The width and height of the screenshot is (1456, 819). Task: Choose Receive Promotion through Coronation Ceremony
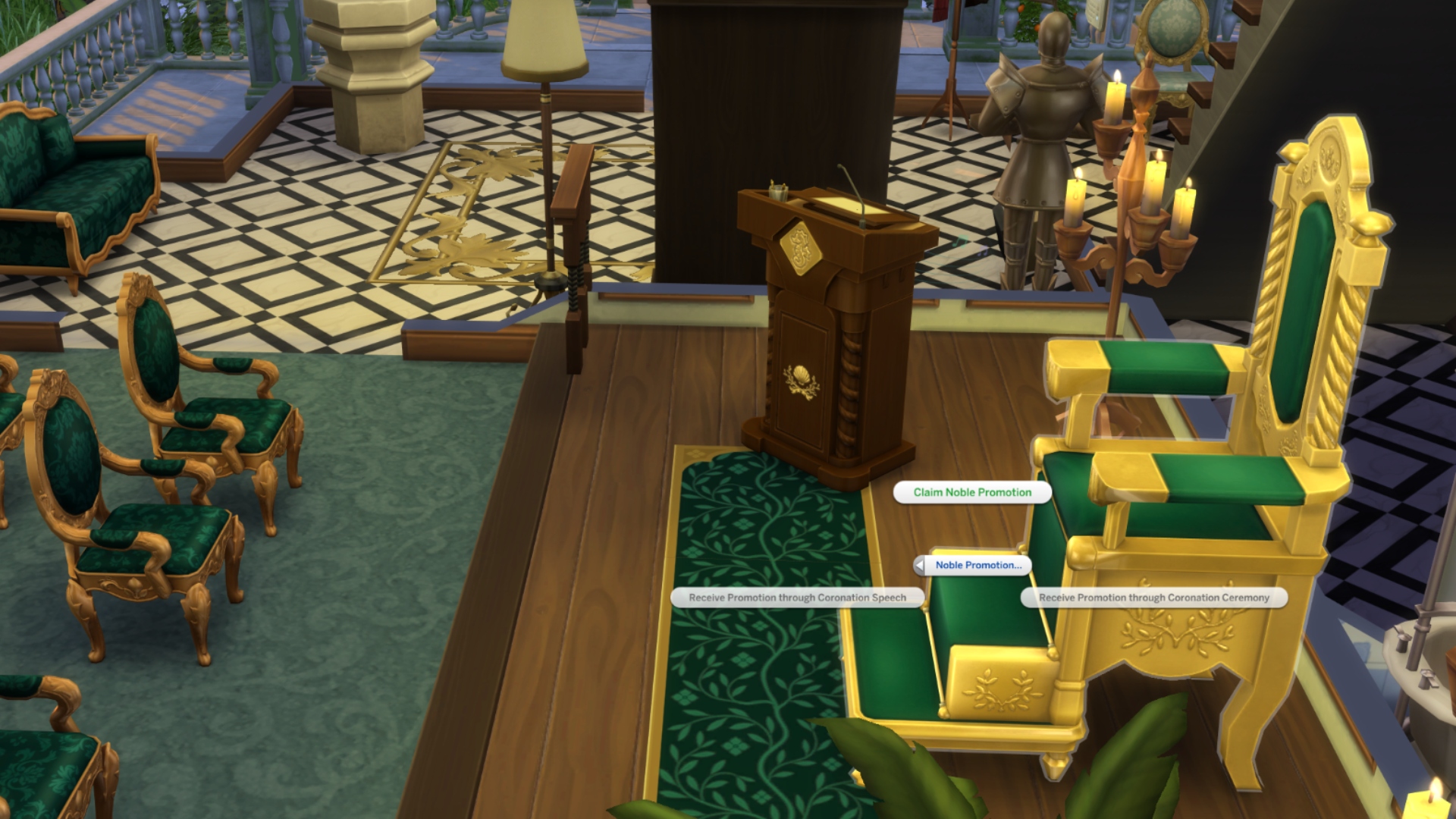tap(1153, 598)
